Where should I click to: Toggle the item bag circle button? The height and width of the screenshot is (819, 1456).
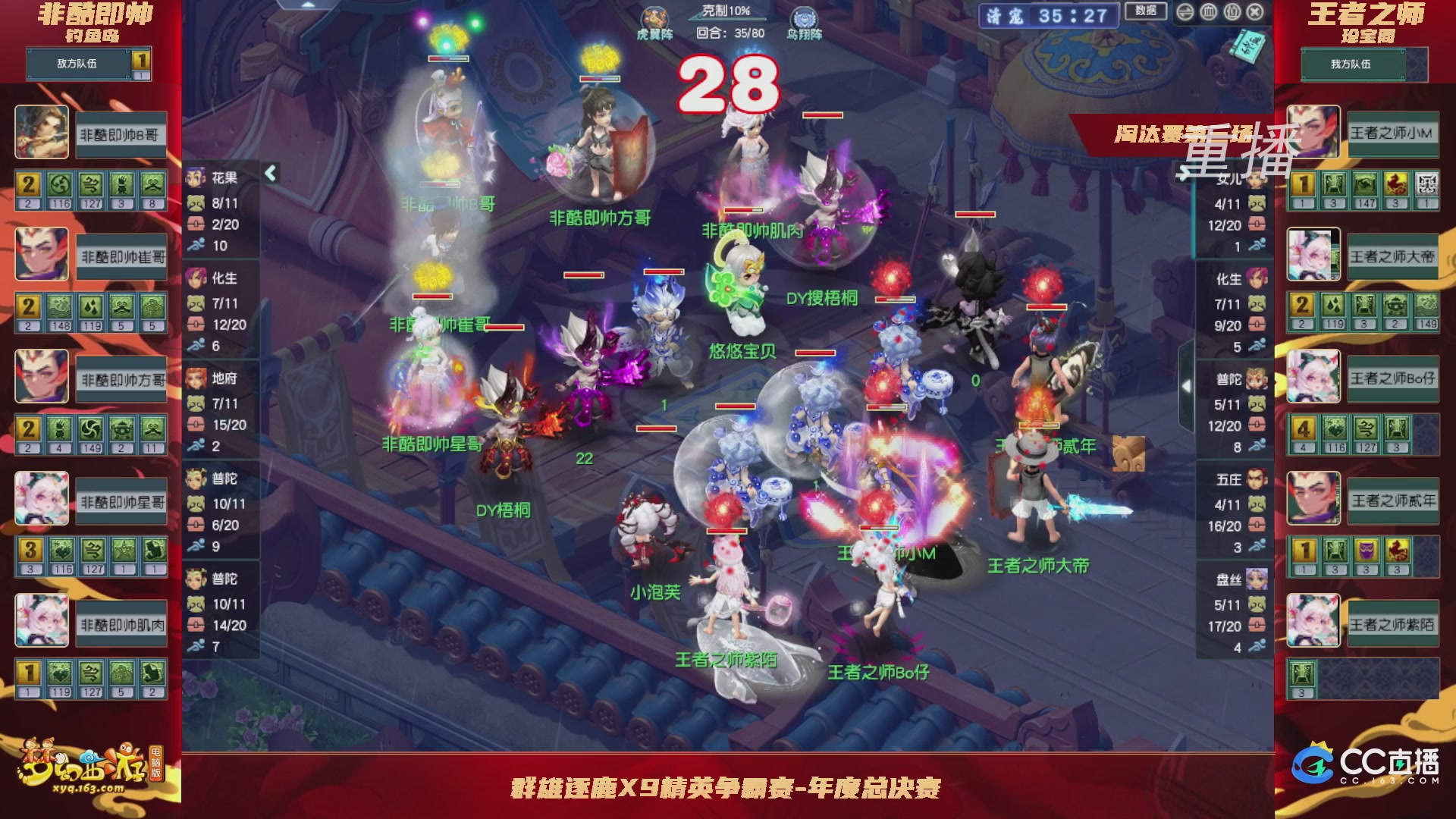point(1232,11)
